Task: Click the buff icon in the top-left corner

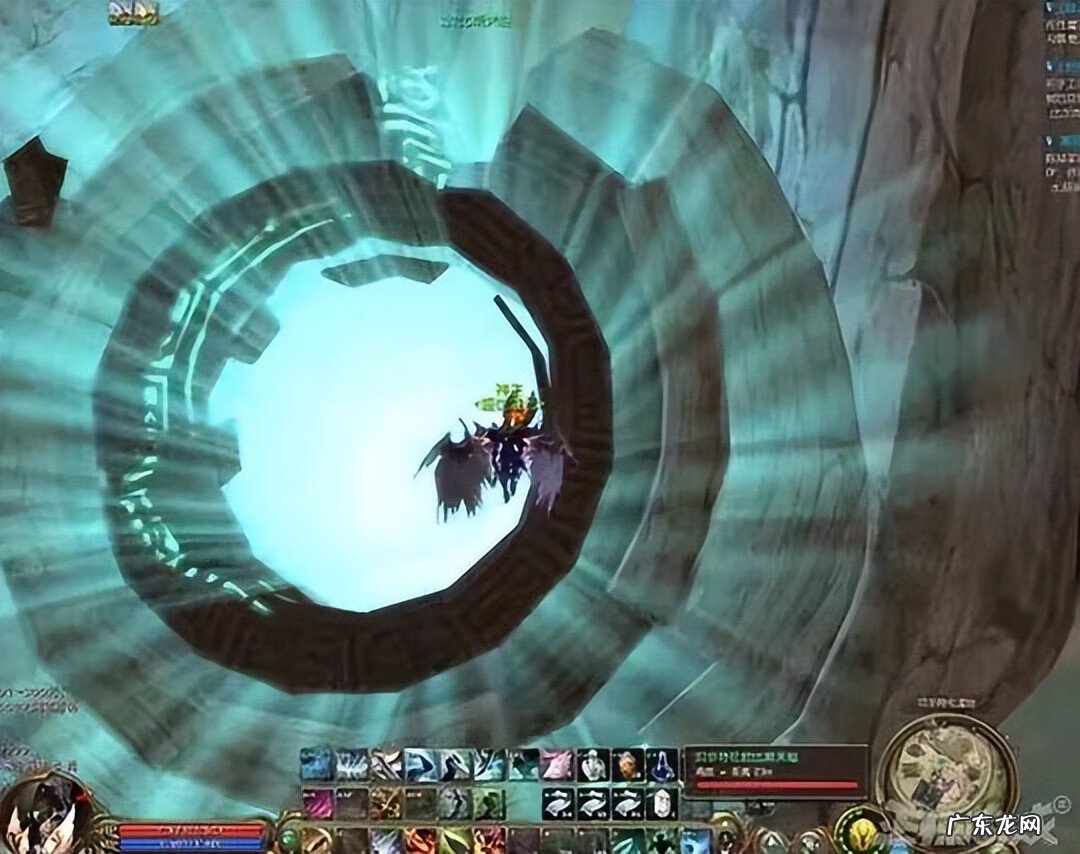Action: (x=133, y=12)
